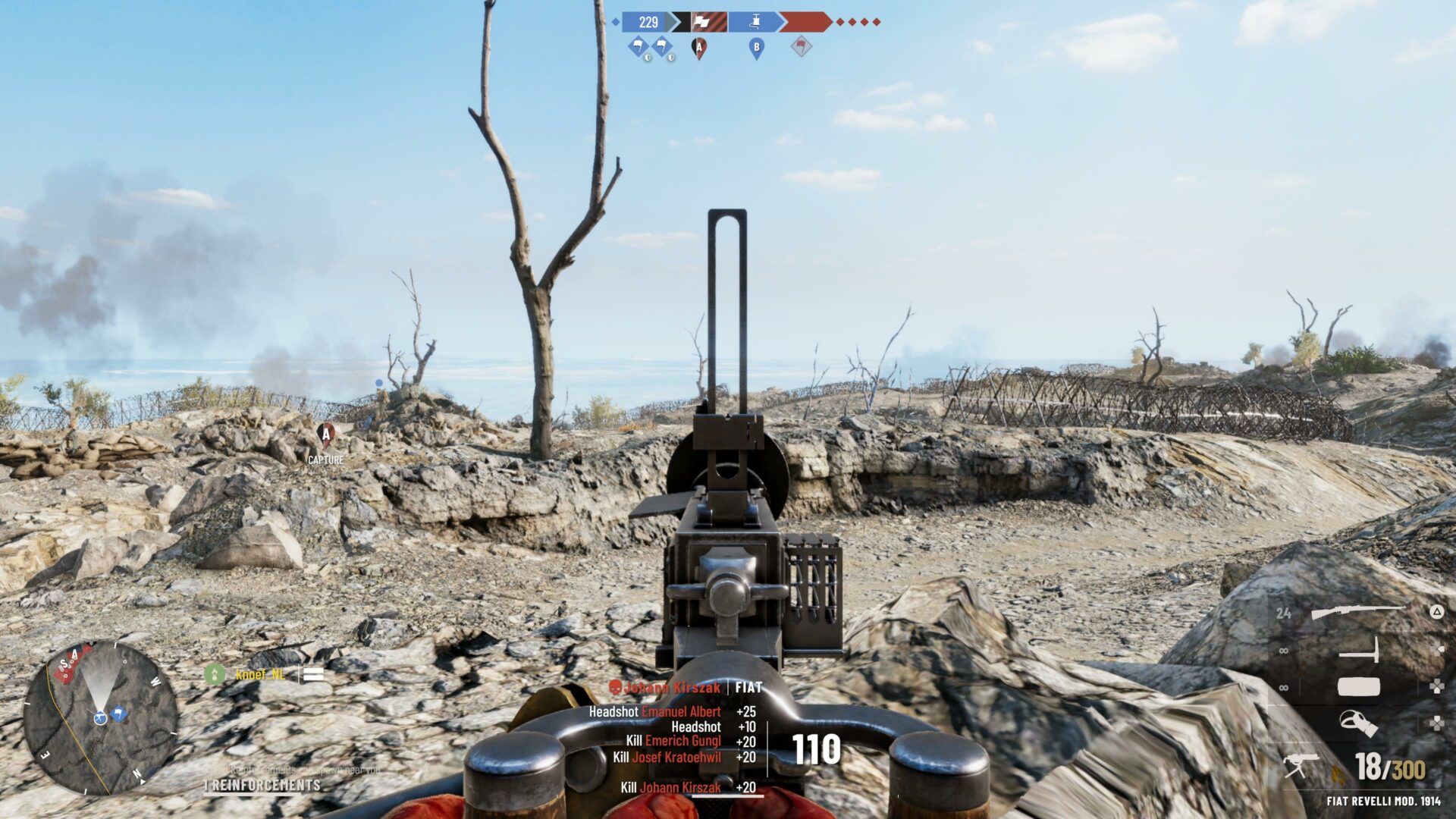Screen dimensions: 1456x819
Task: Equip the gas mask slot
Action: tap(1357, 723)
